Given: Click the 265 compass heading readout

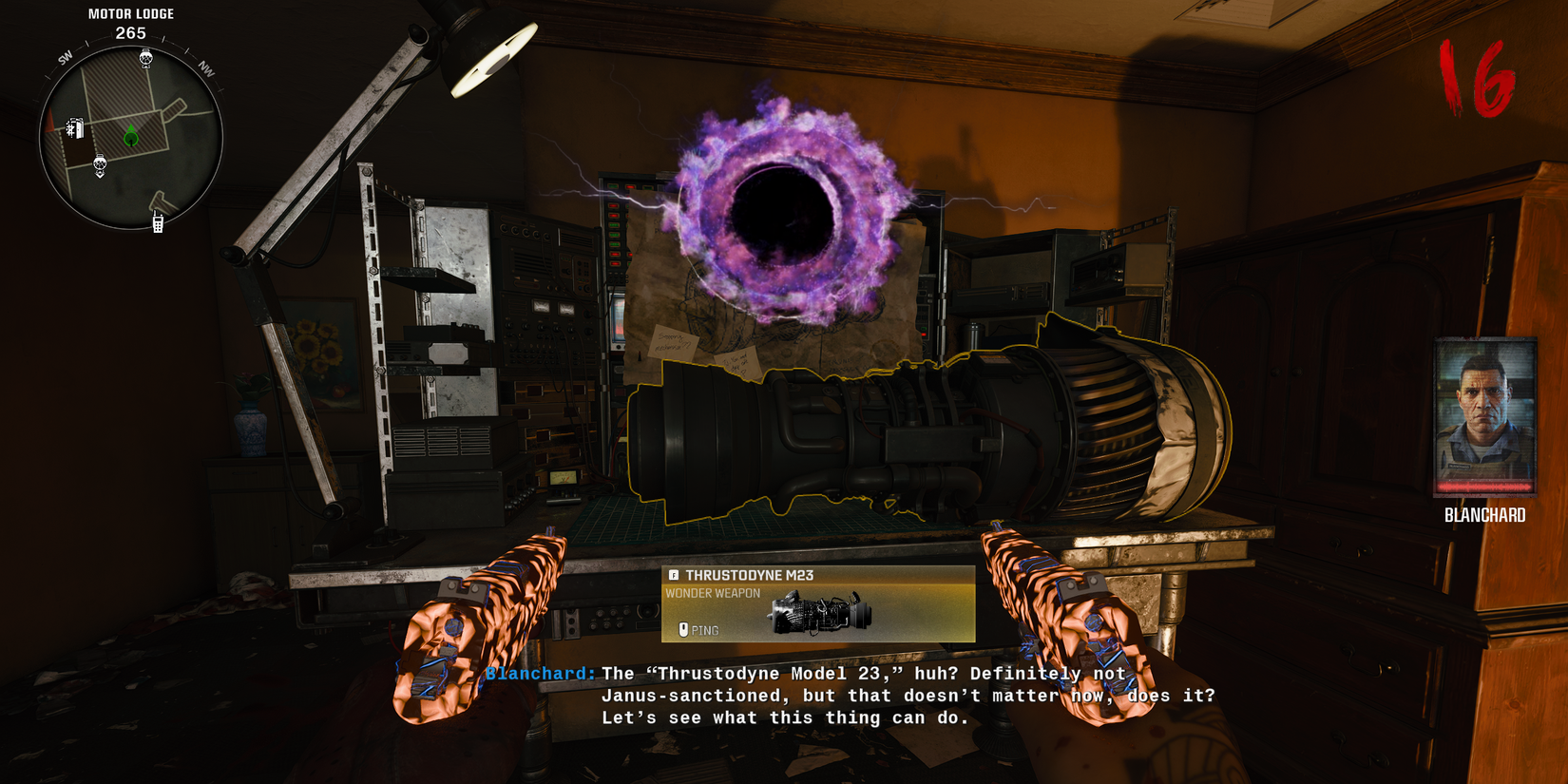Looking at the screenshot, I should click(x=130, y=32).
